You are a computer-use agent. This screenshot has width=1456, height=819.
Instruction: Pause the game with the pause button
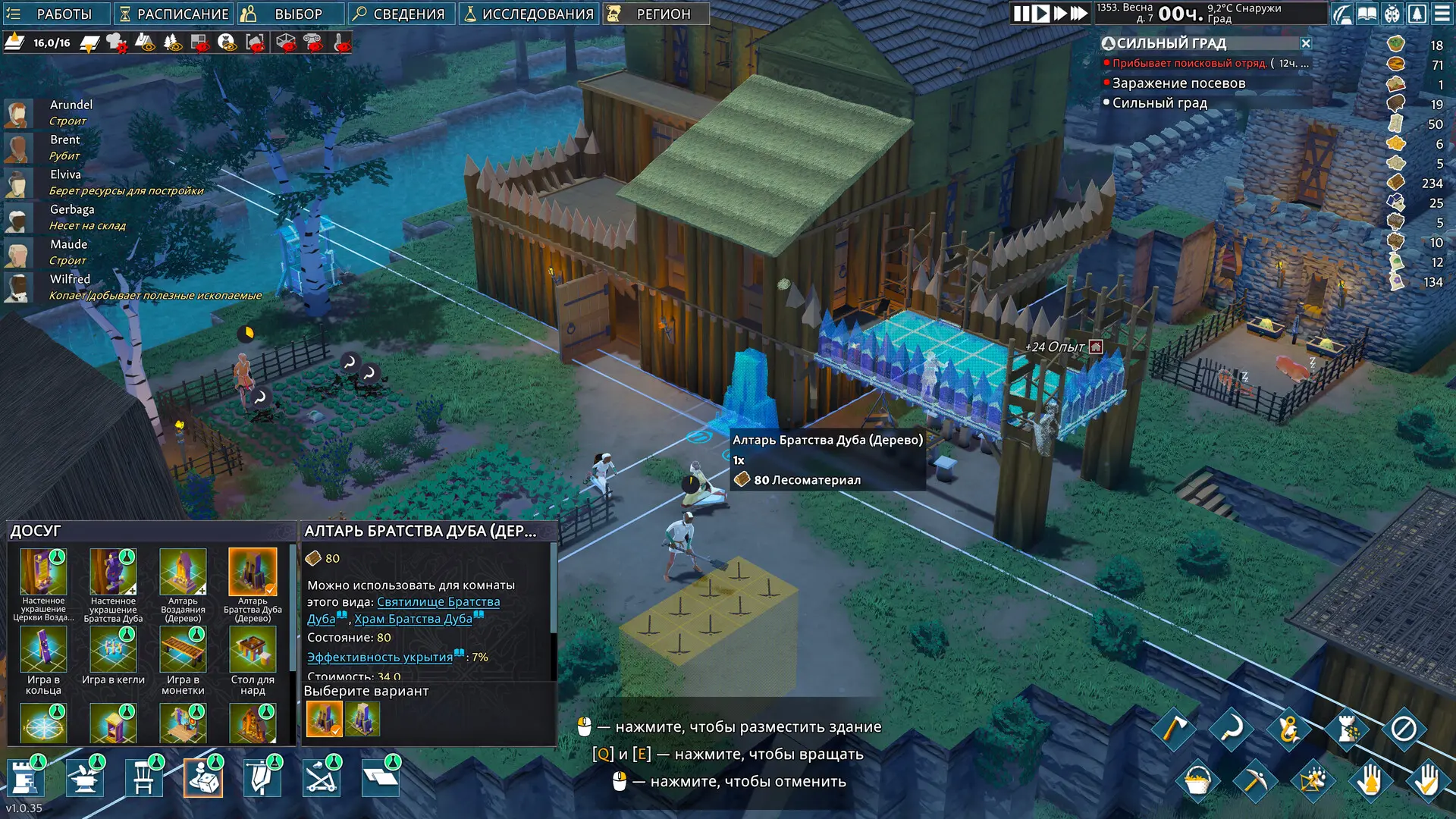click(1021, 14)
